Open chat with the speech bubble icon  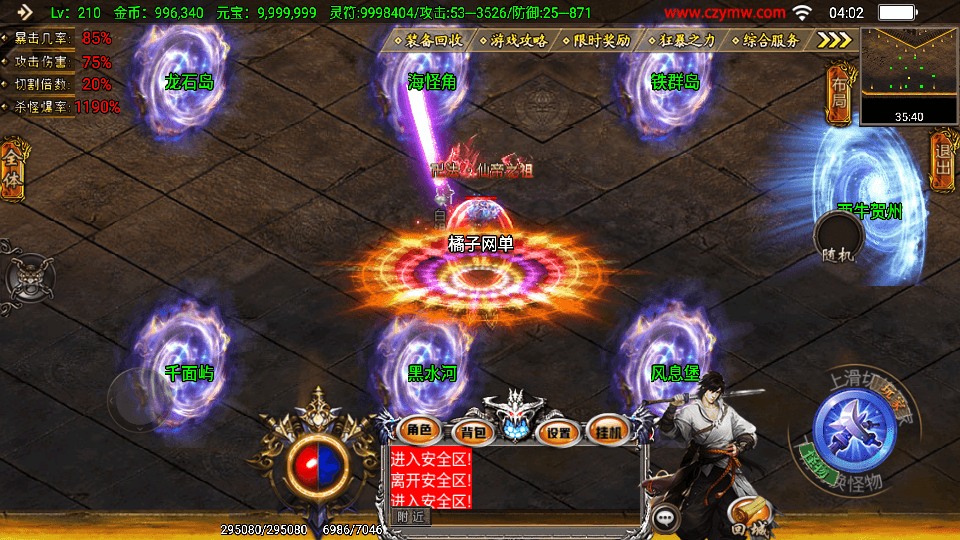665,518
